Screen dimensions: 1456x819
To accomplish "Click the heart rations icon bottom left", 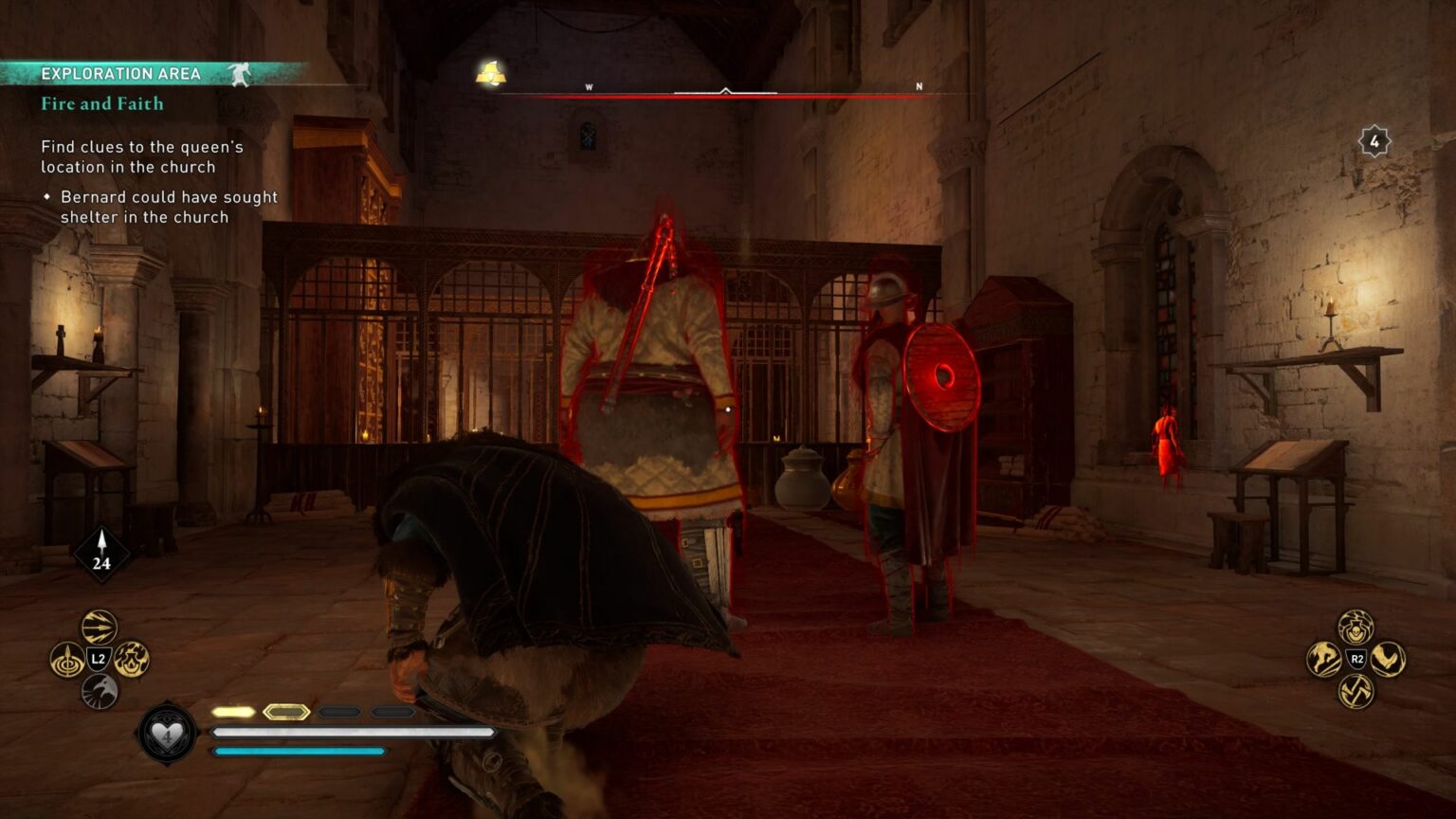I will (166, 736).
